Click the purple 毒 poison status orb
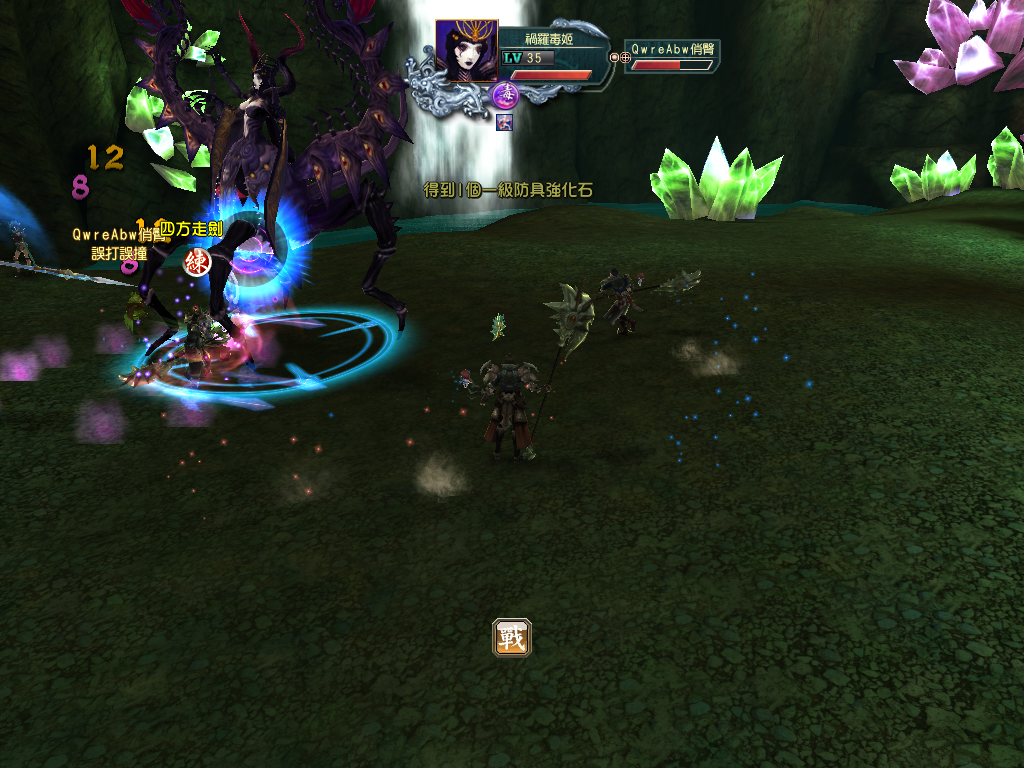1024x768 pixels. (x=505, y=96)
